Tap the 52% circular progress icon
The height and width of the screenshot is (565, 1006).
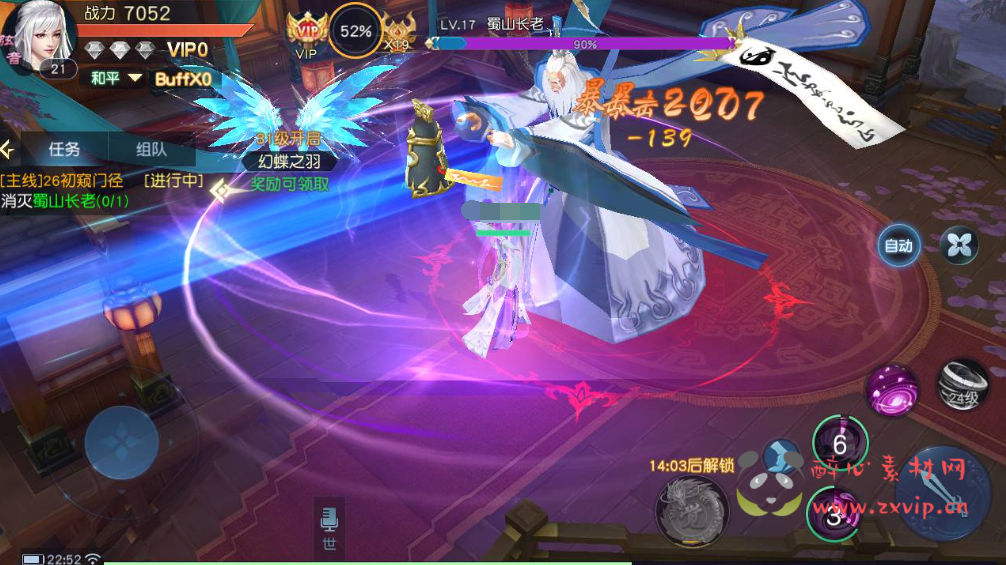point(355,31)
